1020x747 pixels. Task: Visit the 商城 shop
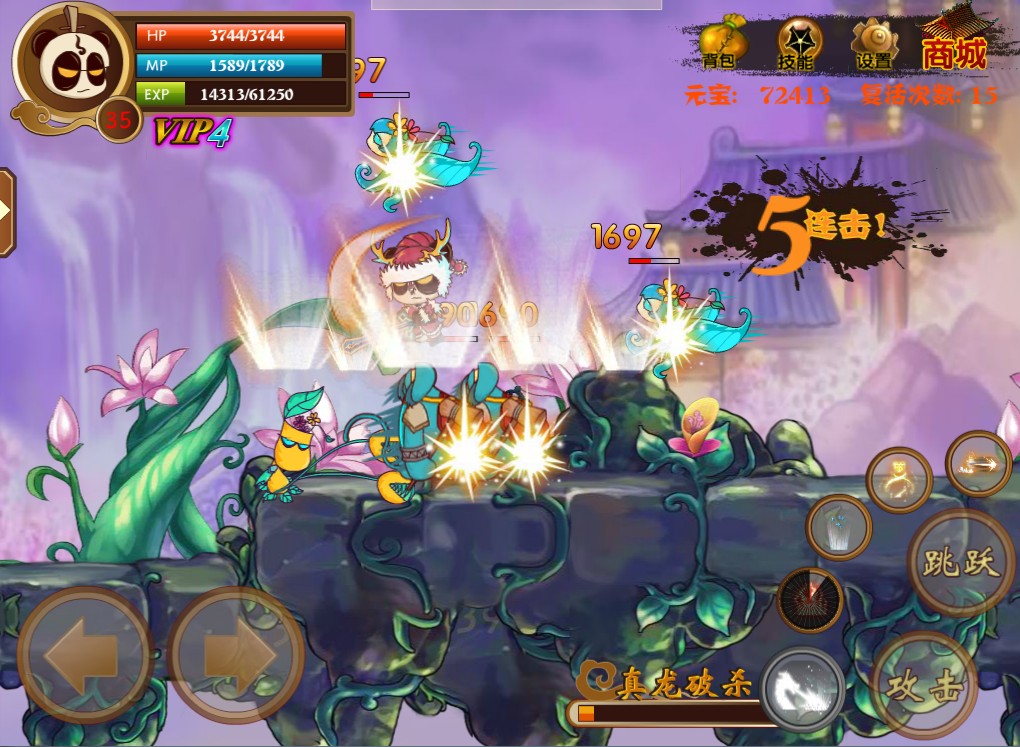tap(954, 44)
